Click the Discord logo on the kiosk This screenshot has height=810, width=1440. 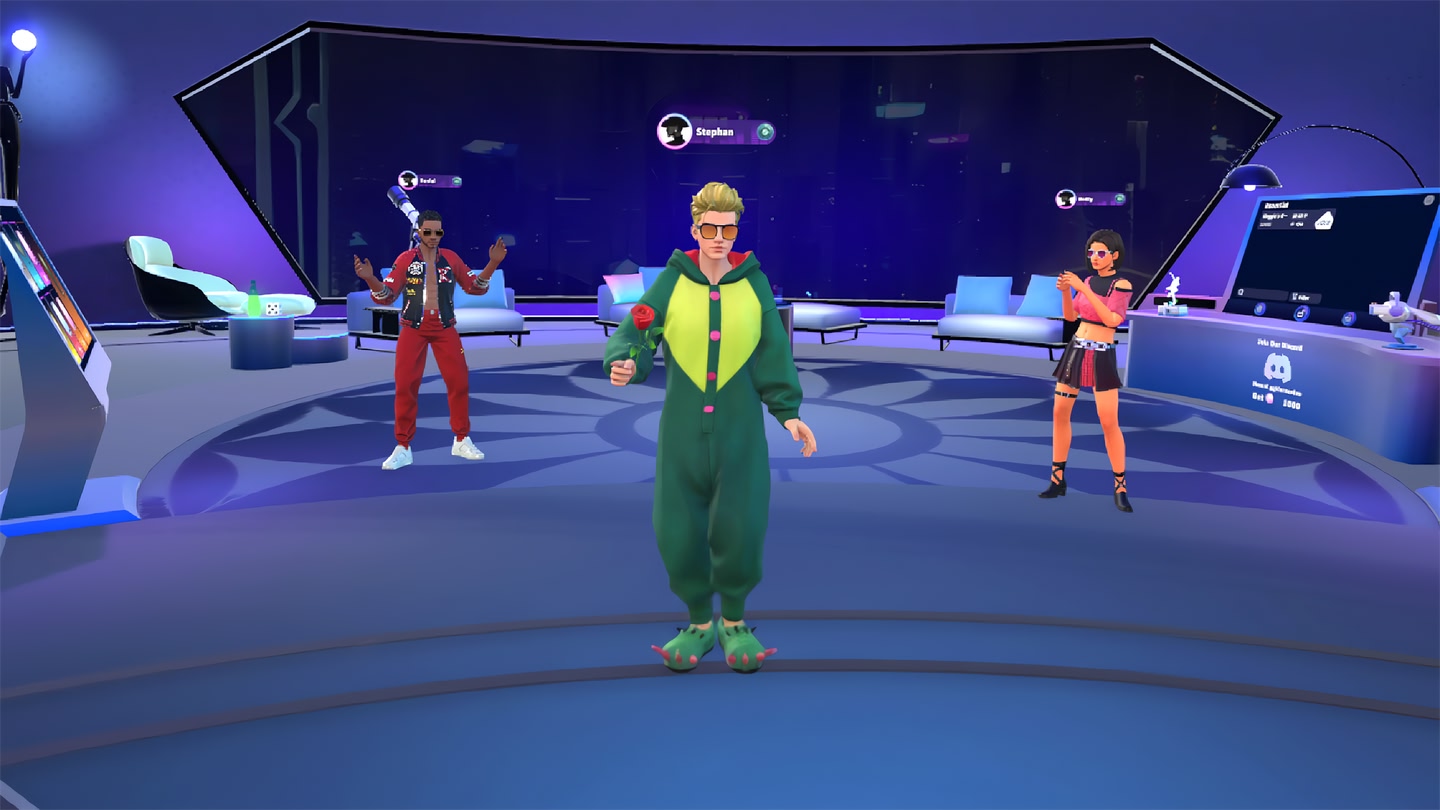click(x=1279, y=367)
